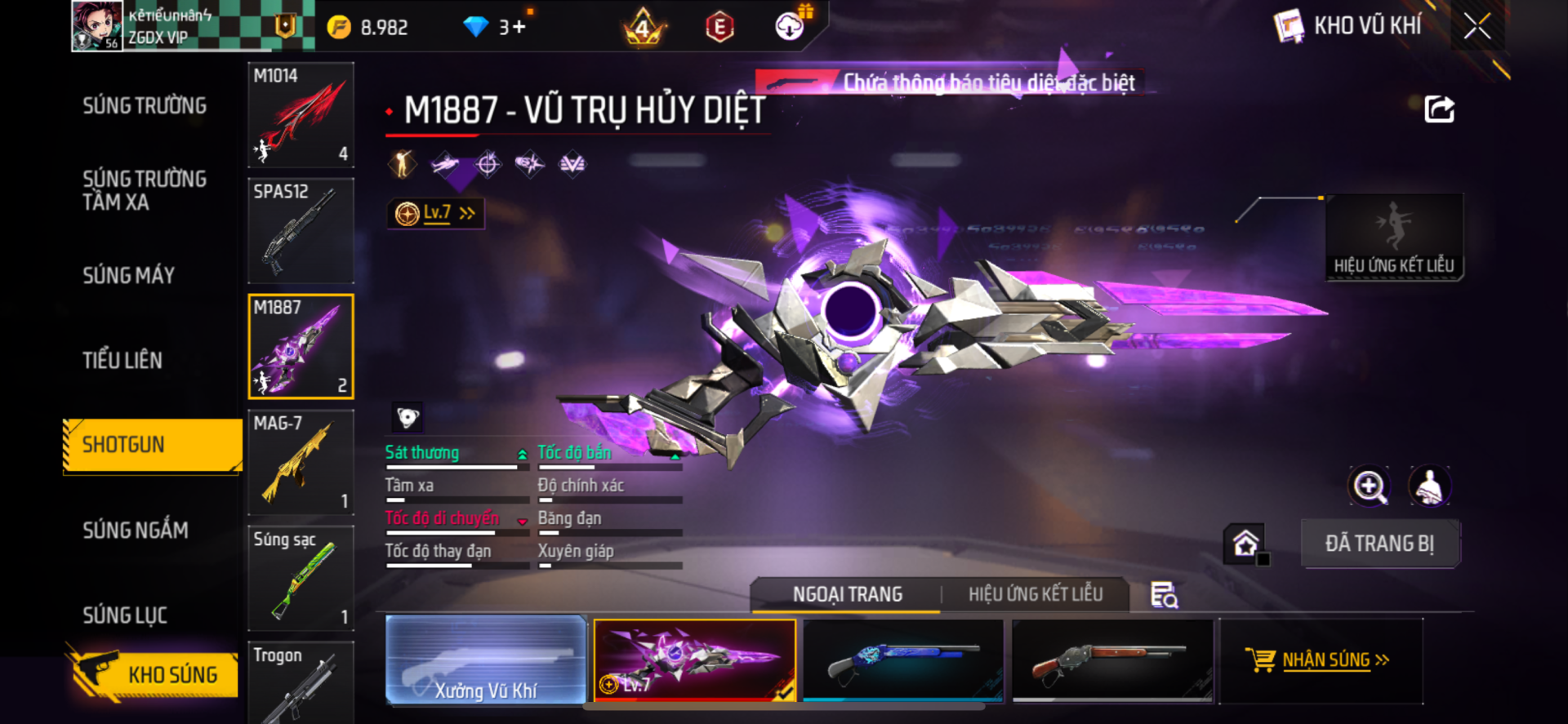Choose the MAG-7 weapon tile
The height and width of the screenshot is (724, 1568).
tap(301, 463)
